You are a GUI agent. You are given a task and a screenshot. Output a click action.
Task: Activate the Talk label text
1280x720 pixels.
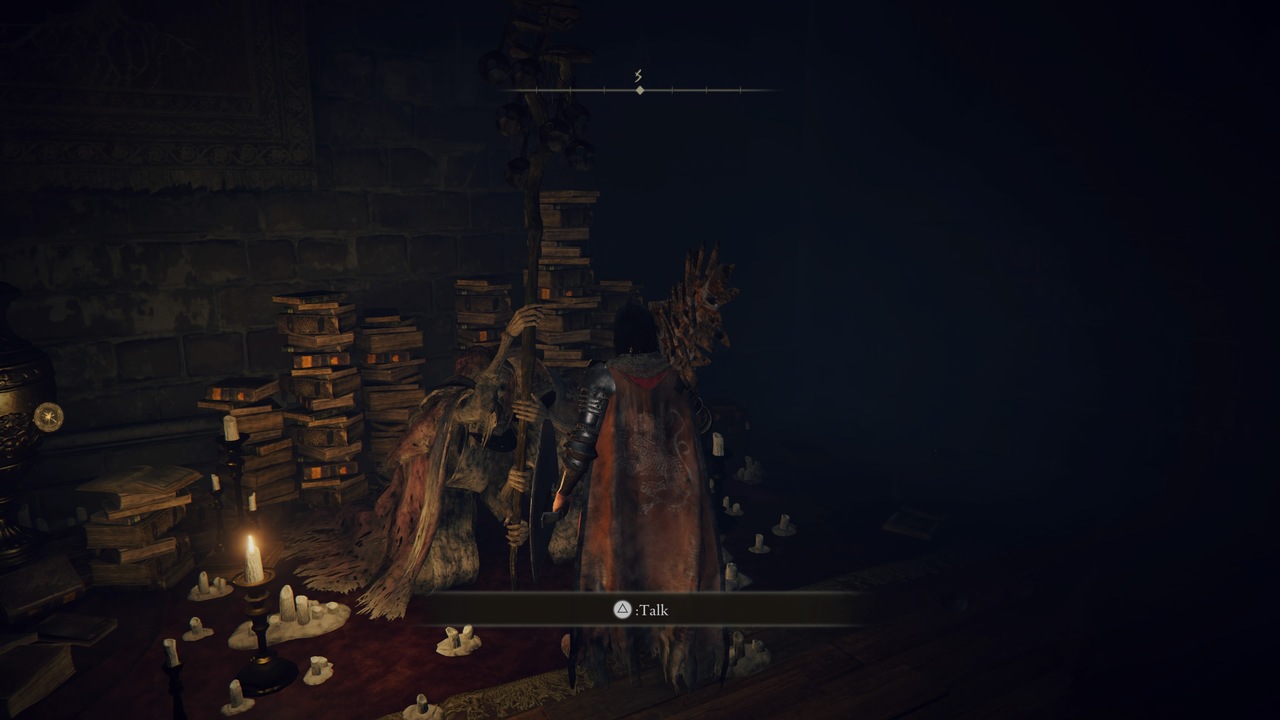click(650, 610)
